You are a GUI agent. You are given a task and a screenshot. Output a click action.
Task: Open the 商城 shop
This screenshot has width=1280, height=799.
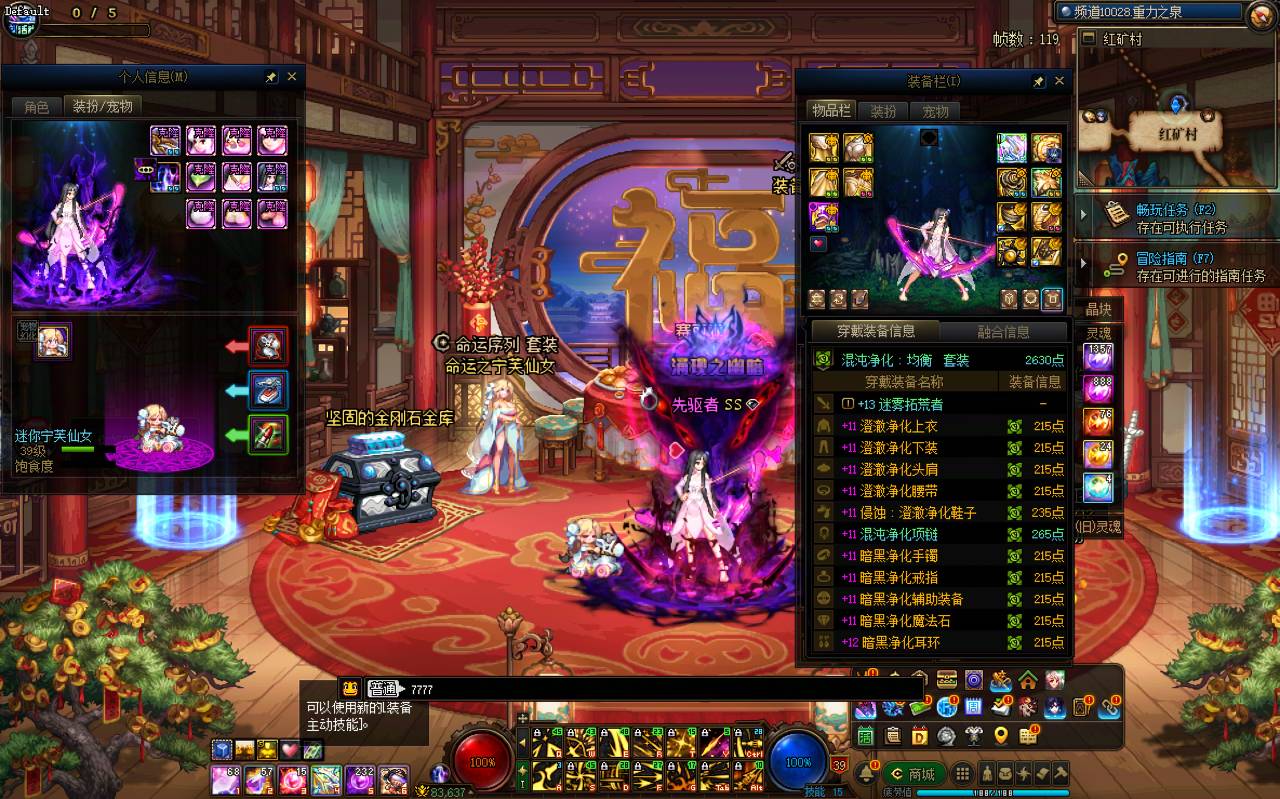914,774
